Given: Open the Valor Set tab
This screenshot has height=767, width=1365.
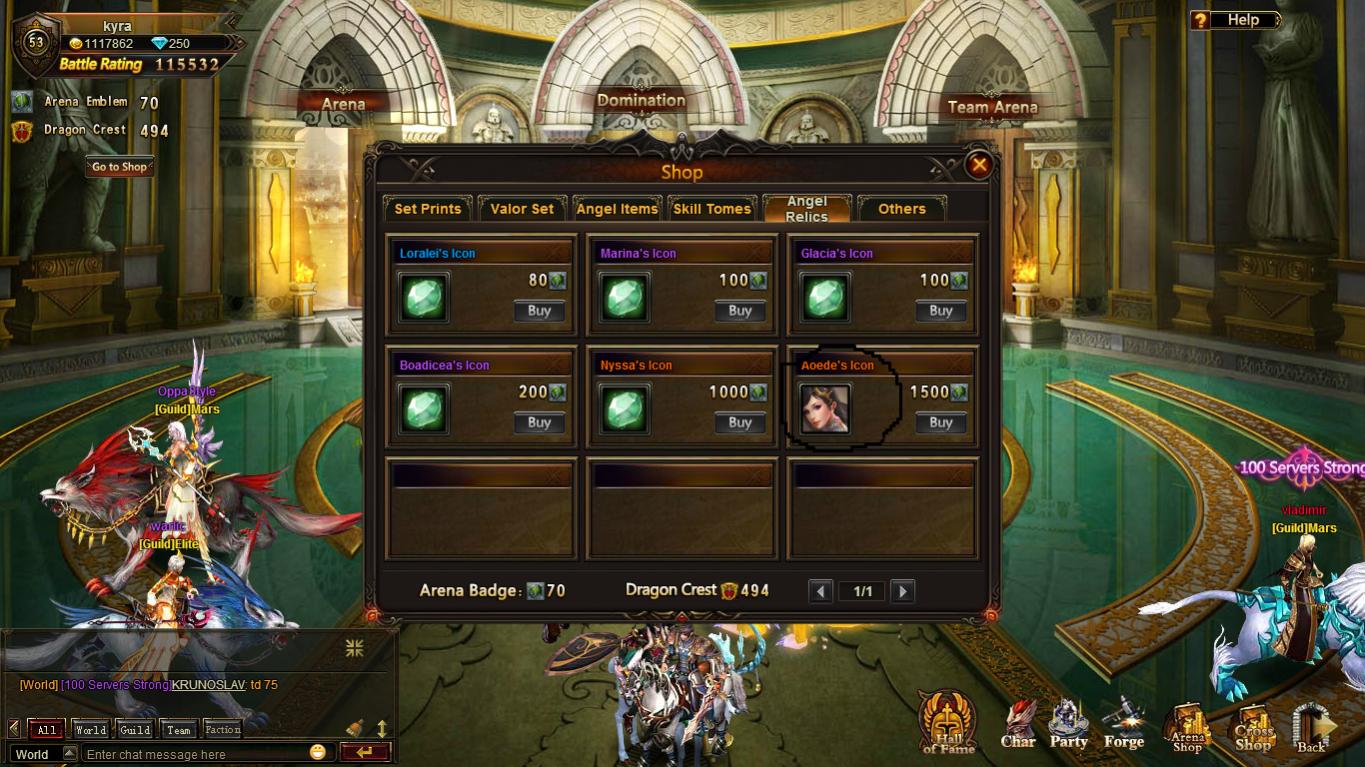Looking at the screenshot, I should click(x=522, y=208).
